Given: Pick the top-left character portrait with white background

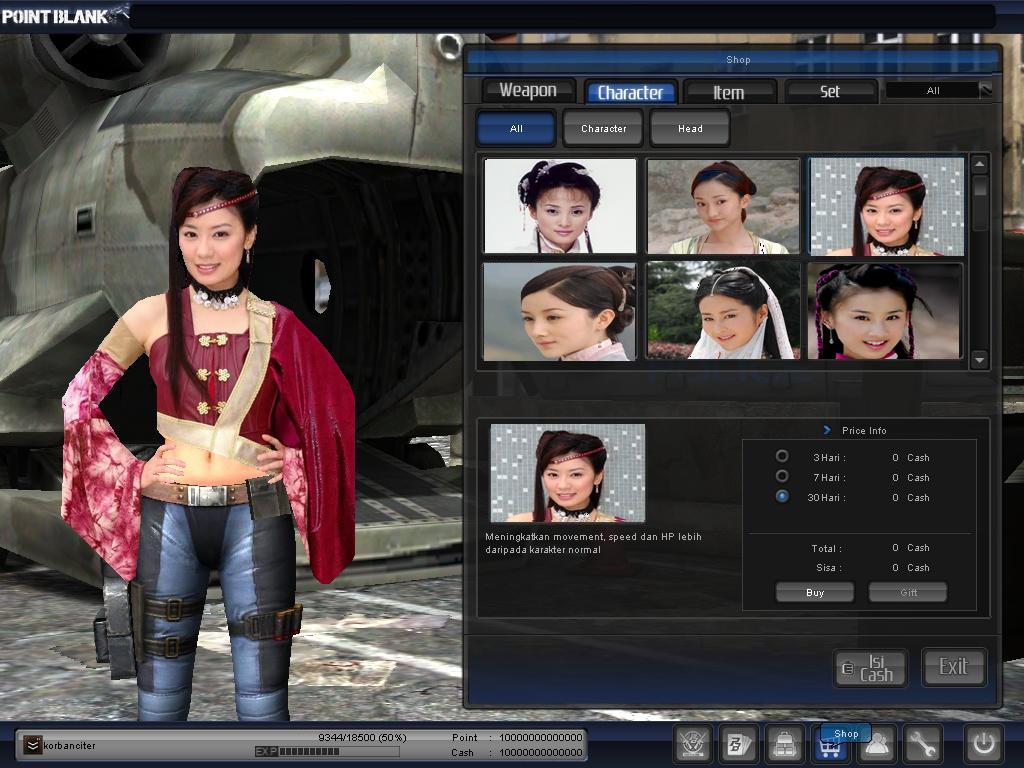Looking at the screenshot, I should tap(560, 205).
